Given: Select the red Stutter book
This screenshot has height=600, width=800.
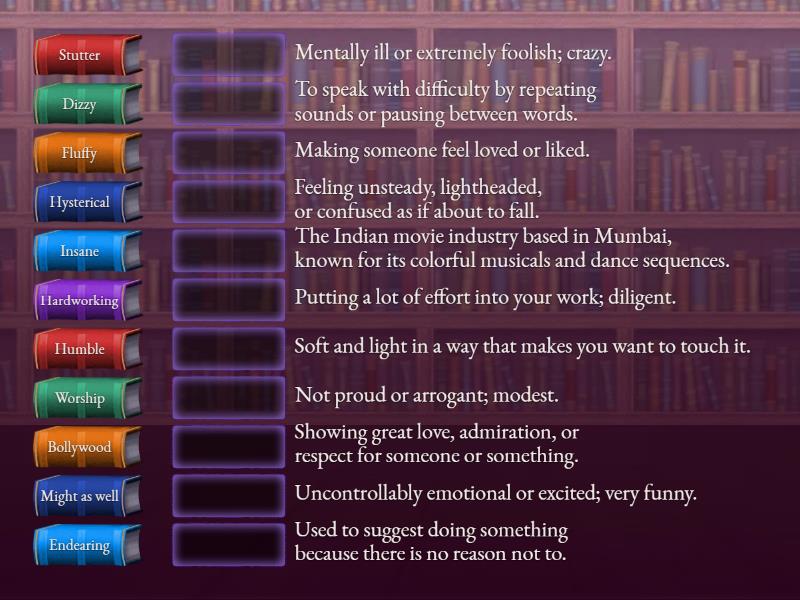Looking at the screenshot, I should click(x=84, y=55).
